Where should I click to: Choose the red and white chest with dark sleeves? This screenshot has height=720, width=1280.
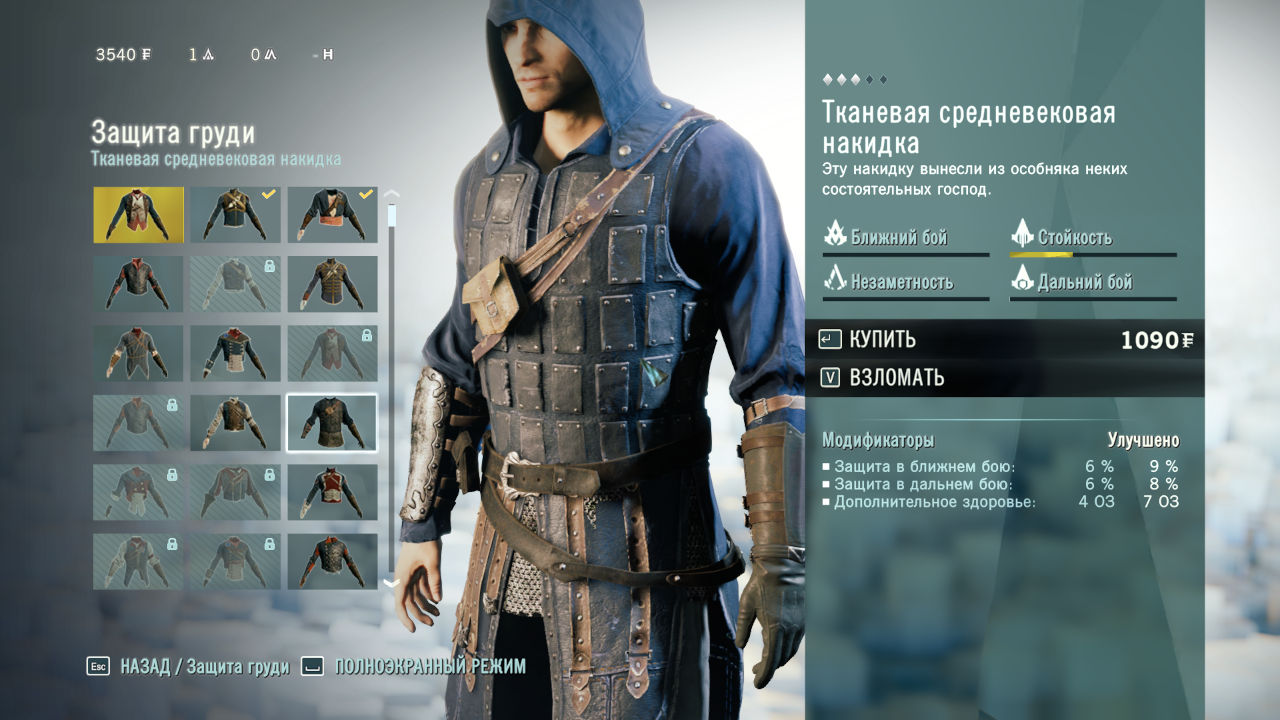click(x=332, y=492)
